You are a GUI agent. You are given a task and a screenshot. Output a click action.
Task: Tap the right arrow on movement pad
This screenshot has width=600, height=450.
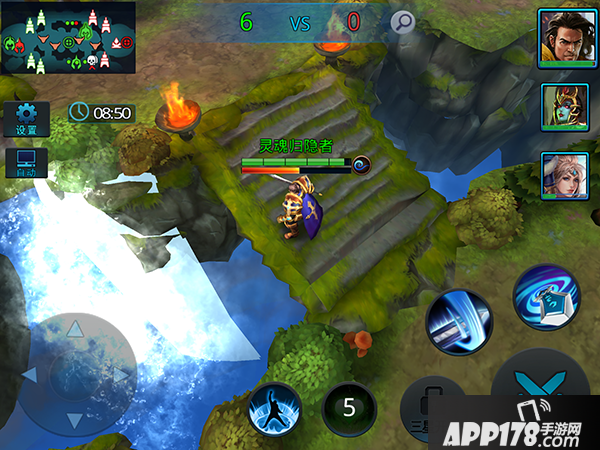122,375
